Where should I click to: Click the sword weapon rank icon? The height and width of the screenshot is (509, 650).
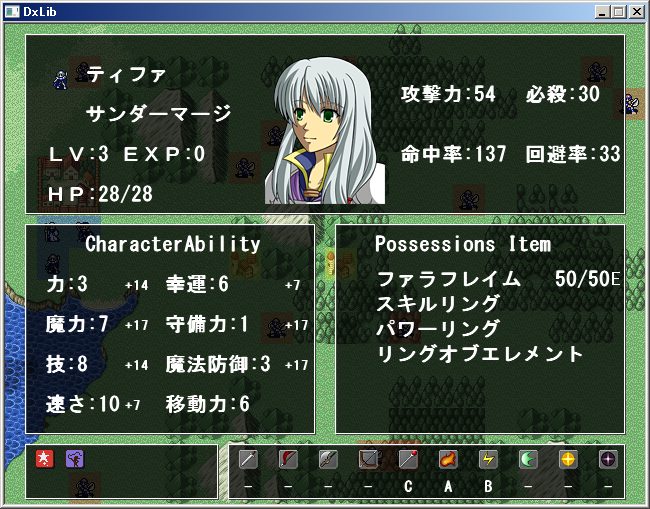249,459
